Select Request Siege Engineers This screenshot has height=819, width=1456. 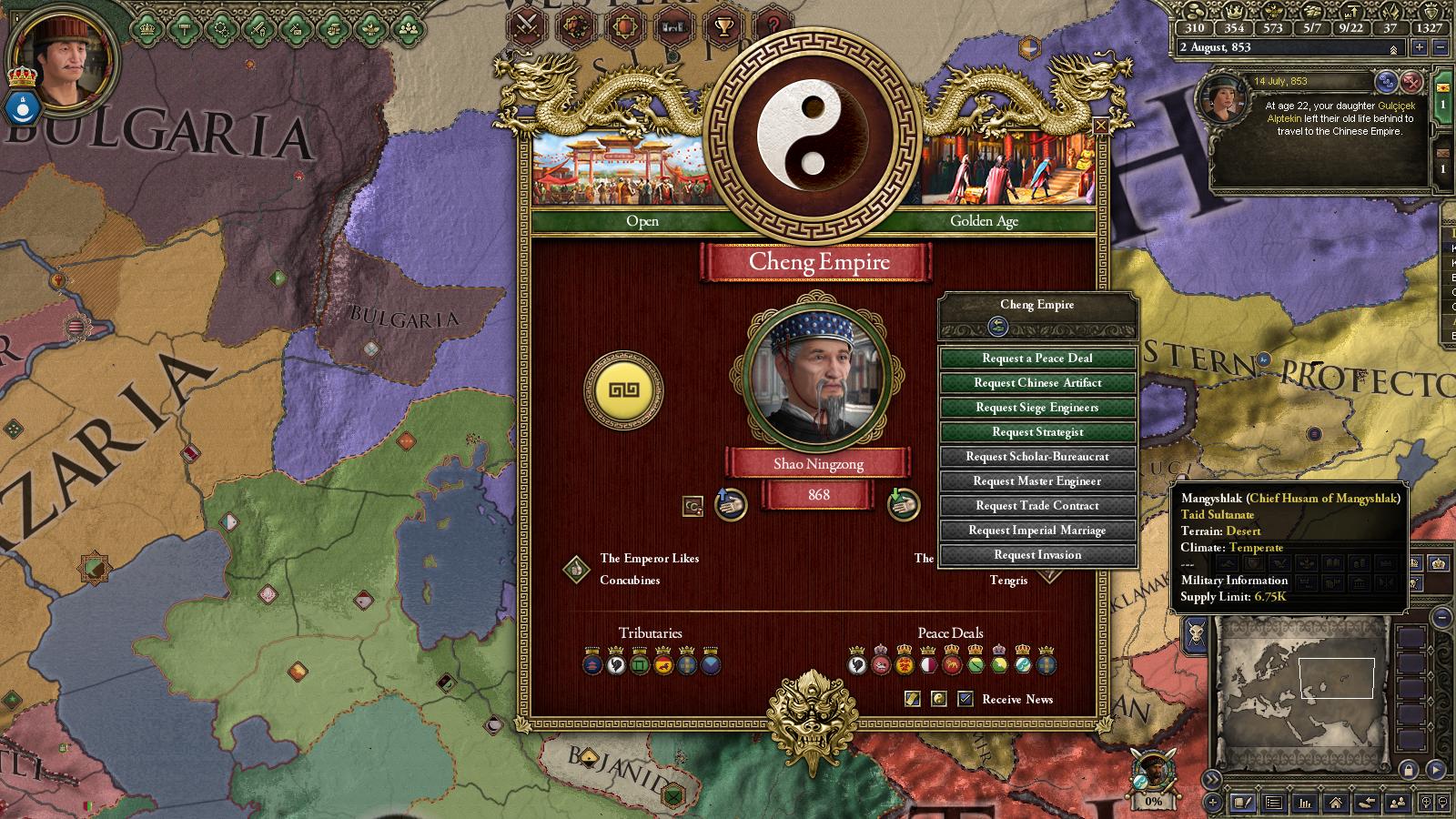point(1036,408)
